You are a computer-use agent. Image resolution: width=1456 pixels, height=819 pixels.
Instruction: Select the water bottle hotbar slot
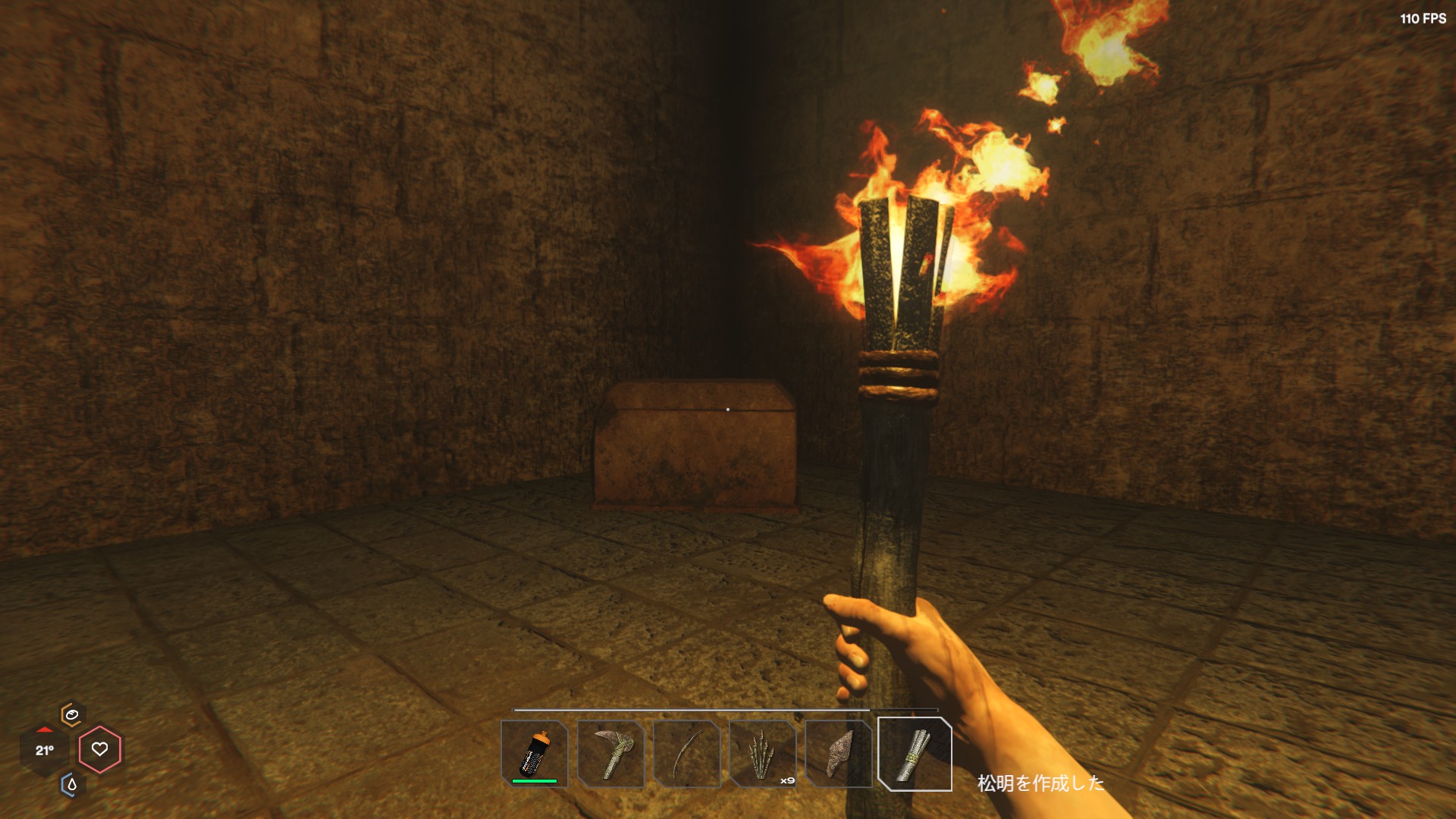coord(535,753)
